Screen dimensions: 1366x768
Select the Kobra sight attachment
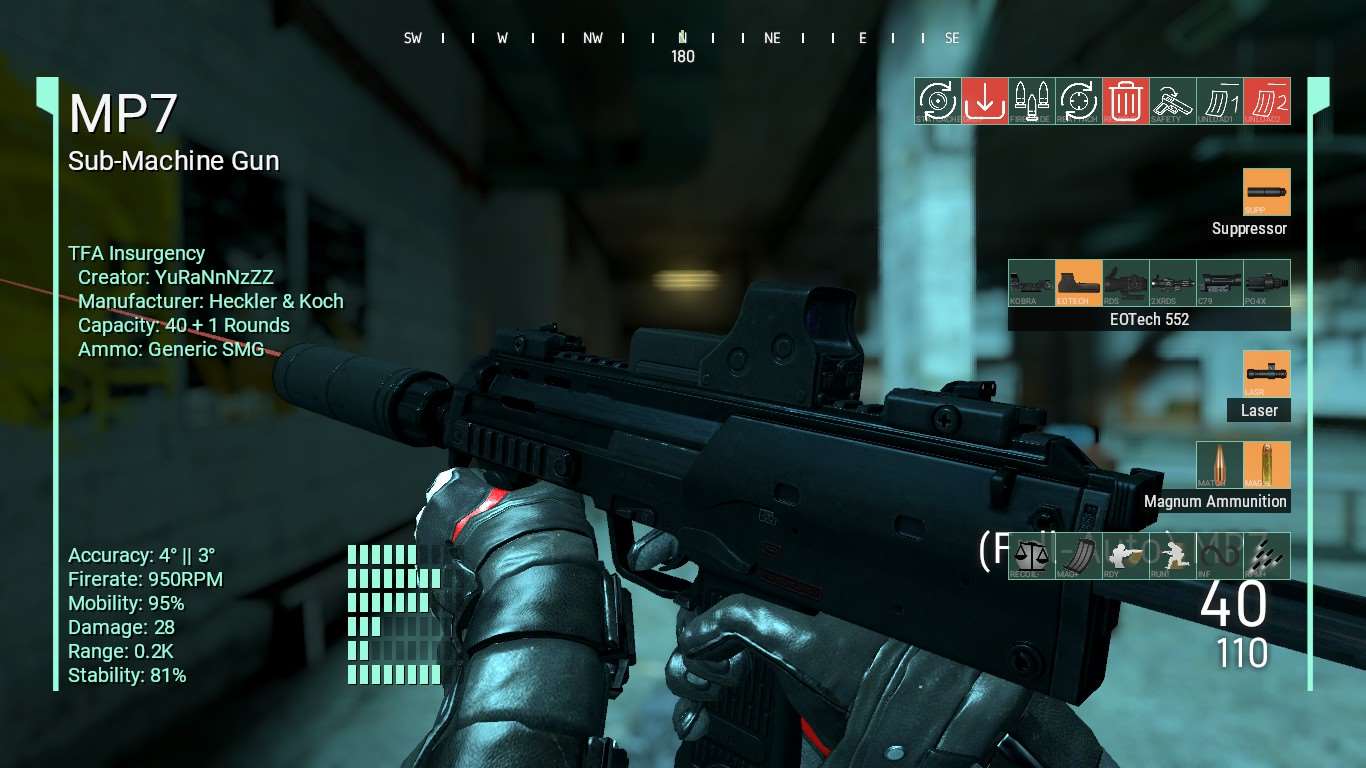point(1031,283)
